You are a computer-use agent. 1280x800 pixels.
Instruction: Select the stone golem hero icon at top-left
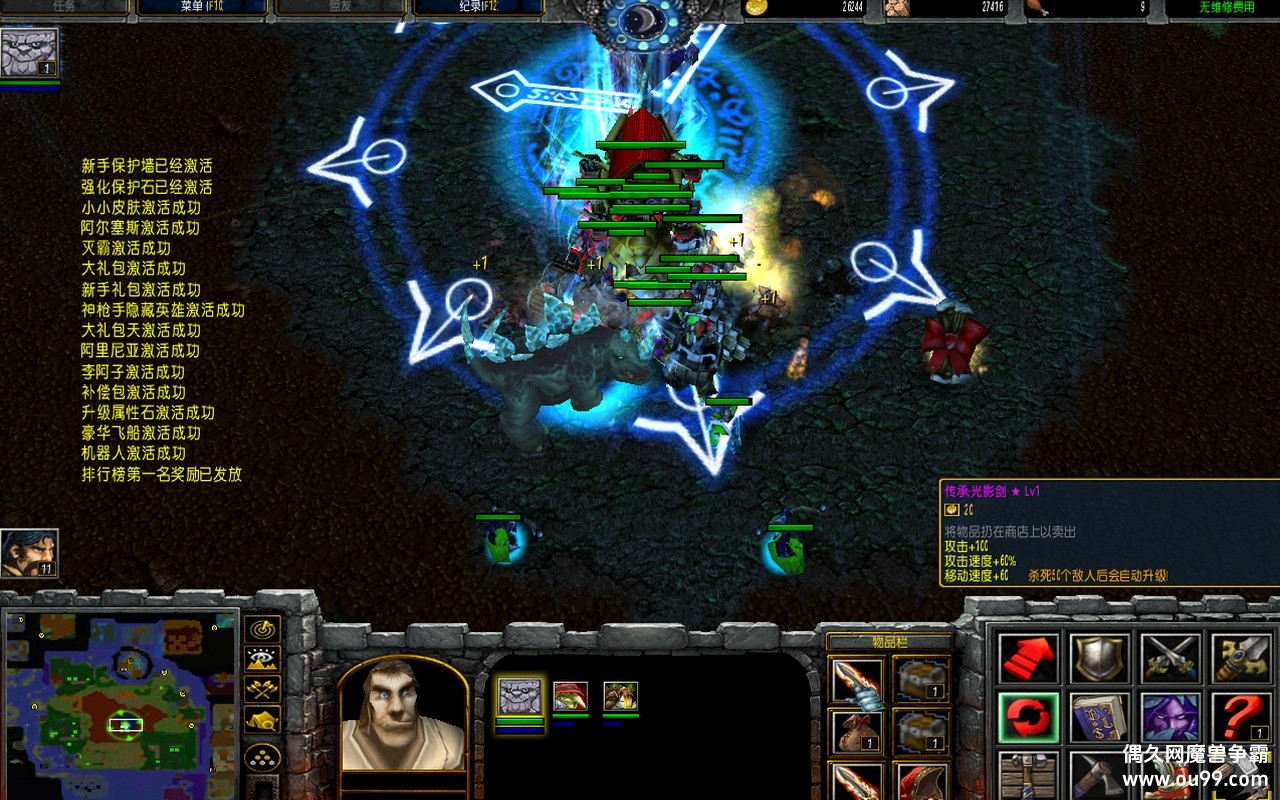[x=29, y=53]
